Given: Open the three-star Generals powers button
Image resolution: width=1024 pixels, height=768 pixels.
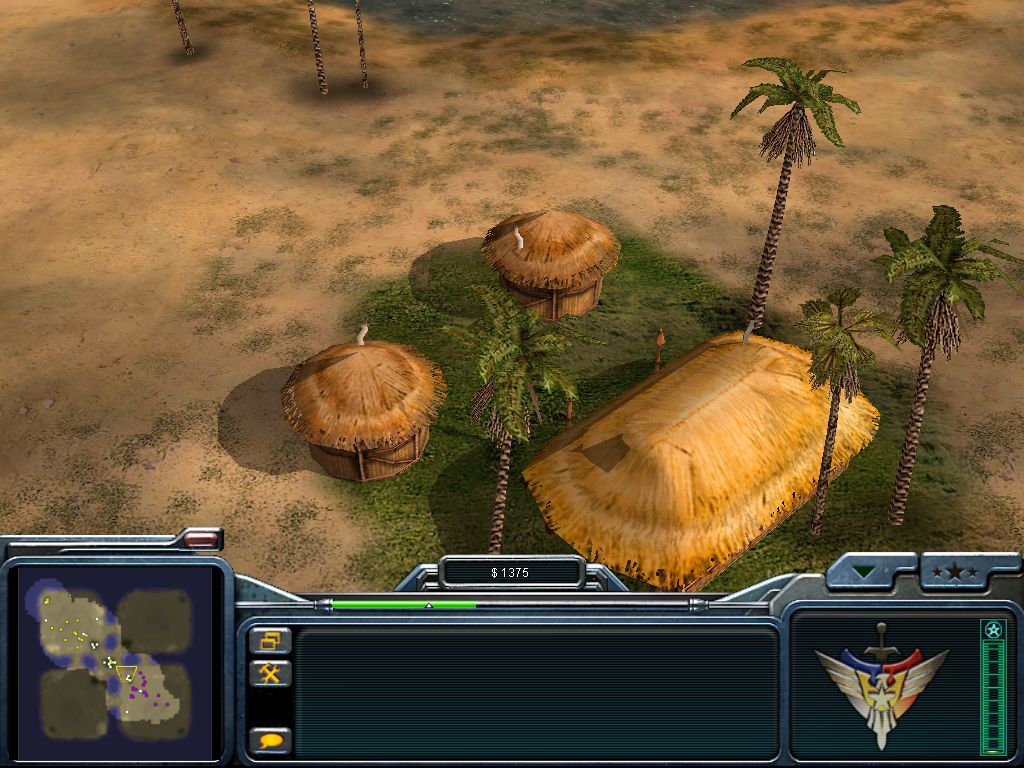Looking at the screenshot, I should (x=955, y=573).
